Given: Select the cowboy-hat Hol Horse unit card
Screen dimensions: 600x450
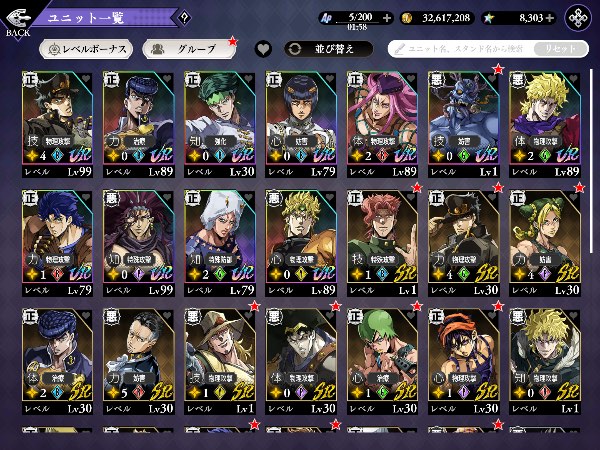Looking at the screenshot, I should (222, 361).
